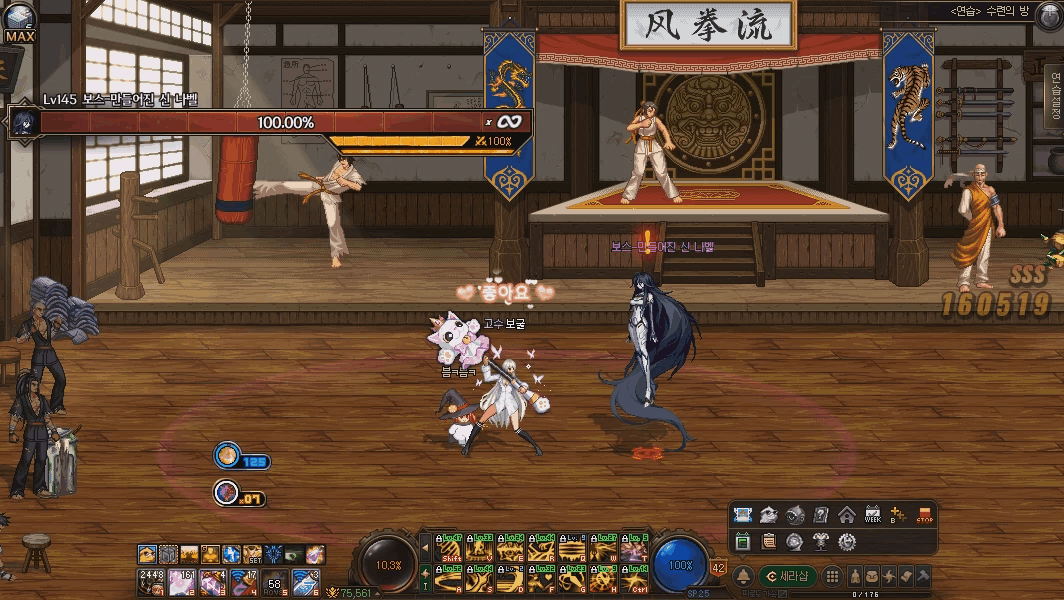Open the WEEK calendar icon
Viewport: 1064px width, 600px height.
click(x=873, y=516)
